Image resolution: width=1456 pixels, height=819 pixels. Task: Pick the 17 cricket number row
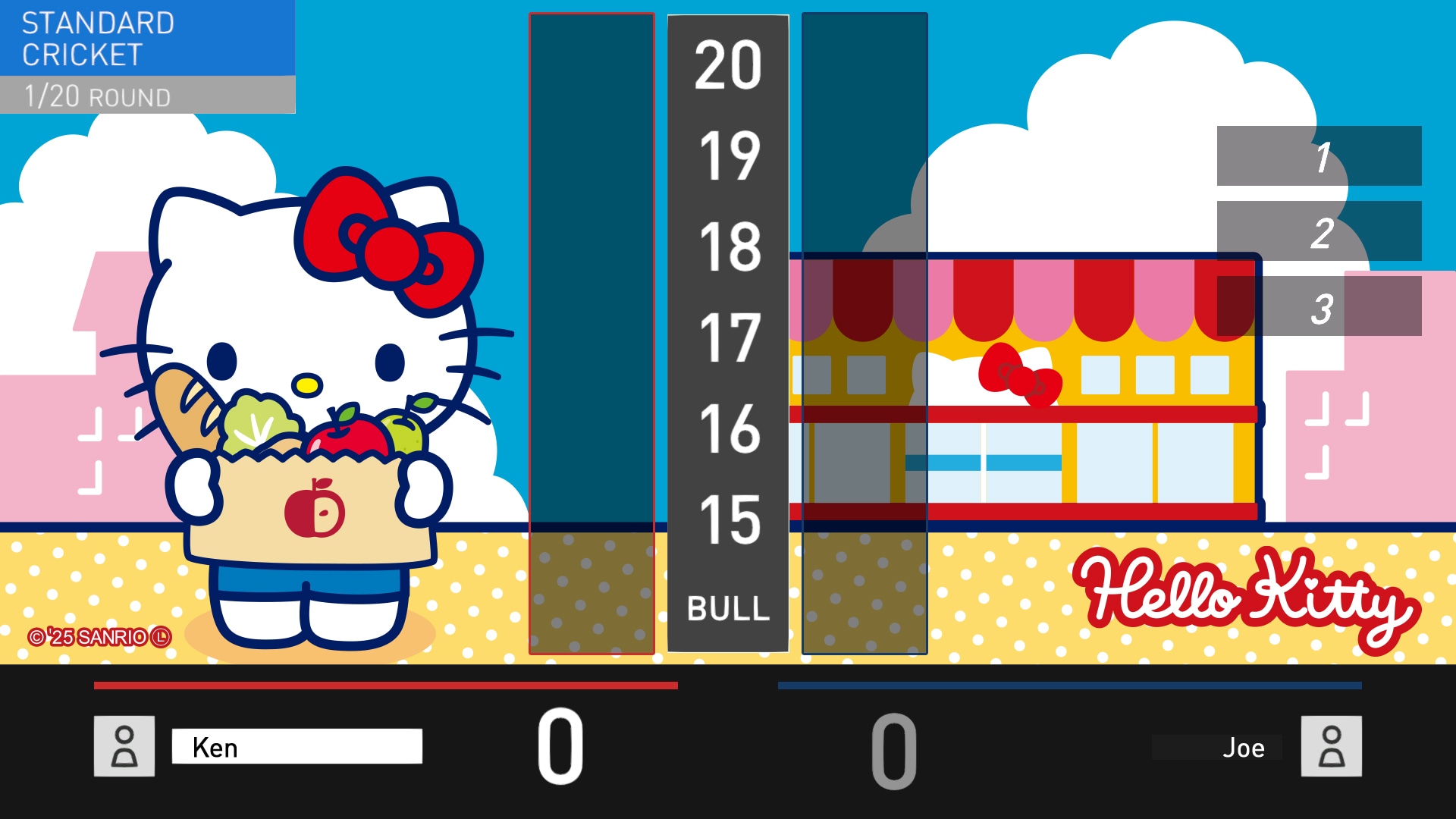click(728, 338)
